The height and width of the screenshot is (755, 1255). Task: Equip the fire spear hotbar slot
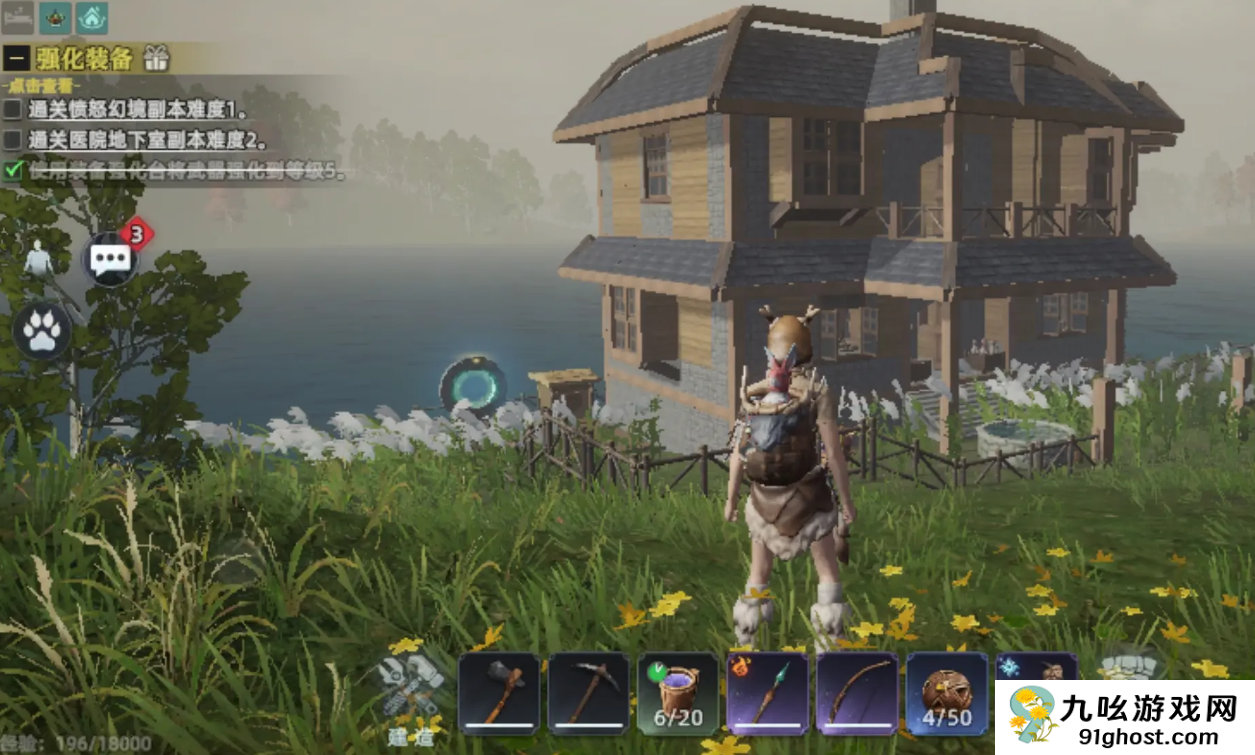tap(767, 693)
